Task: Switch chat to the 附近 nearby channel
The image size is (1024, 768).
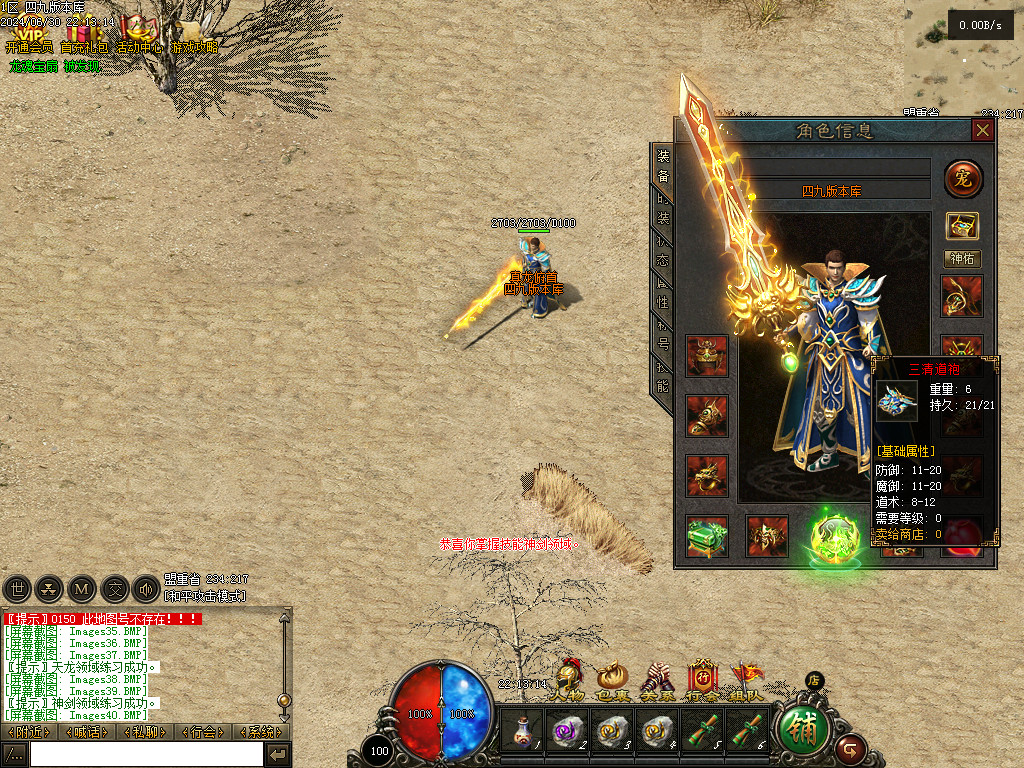Action: click(28, 732)
